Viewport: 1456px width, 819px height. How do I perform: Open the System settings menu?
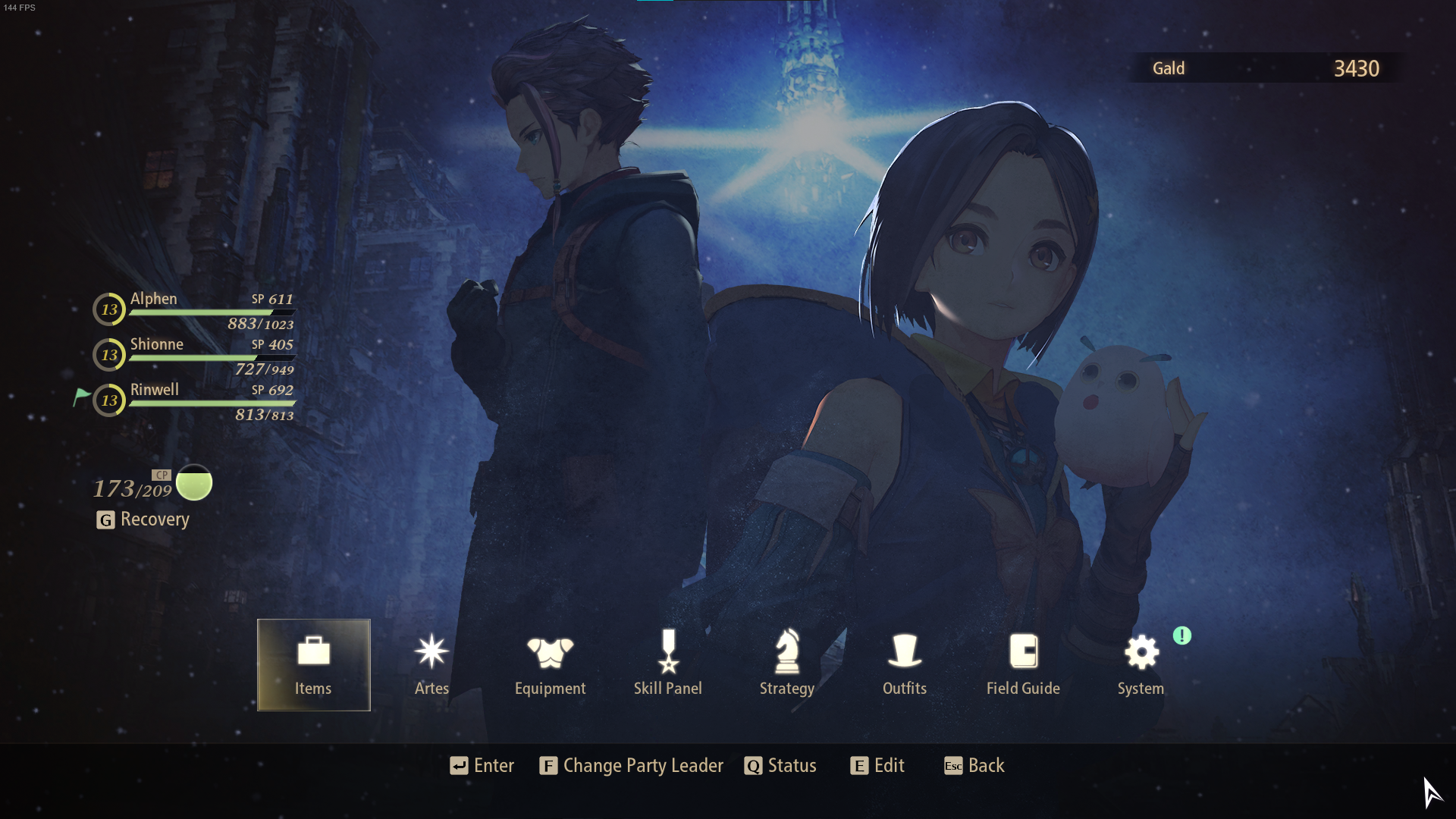pyautogui.click(x=1141, y=664)
